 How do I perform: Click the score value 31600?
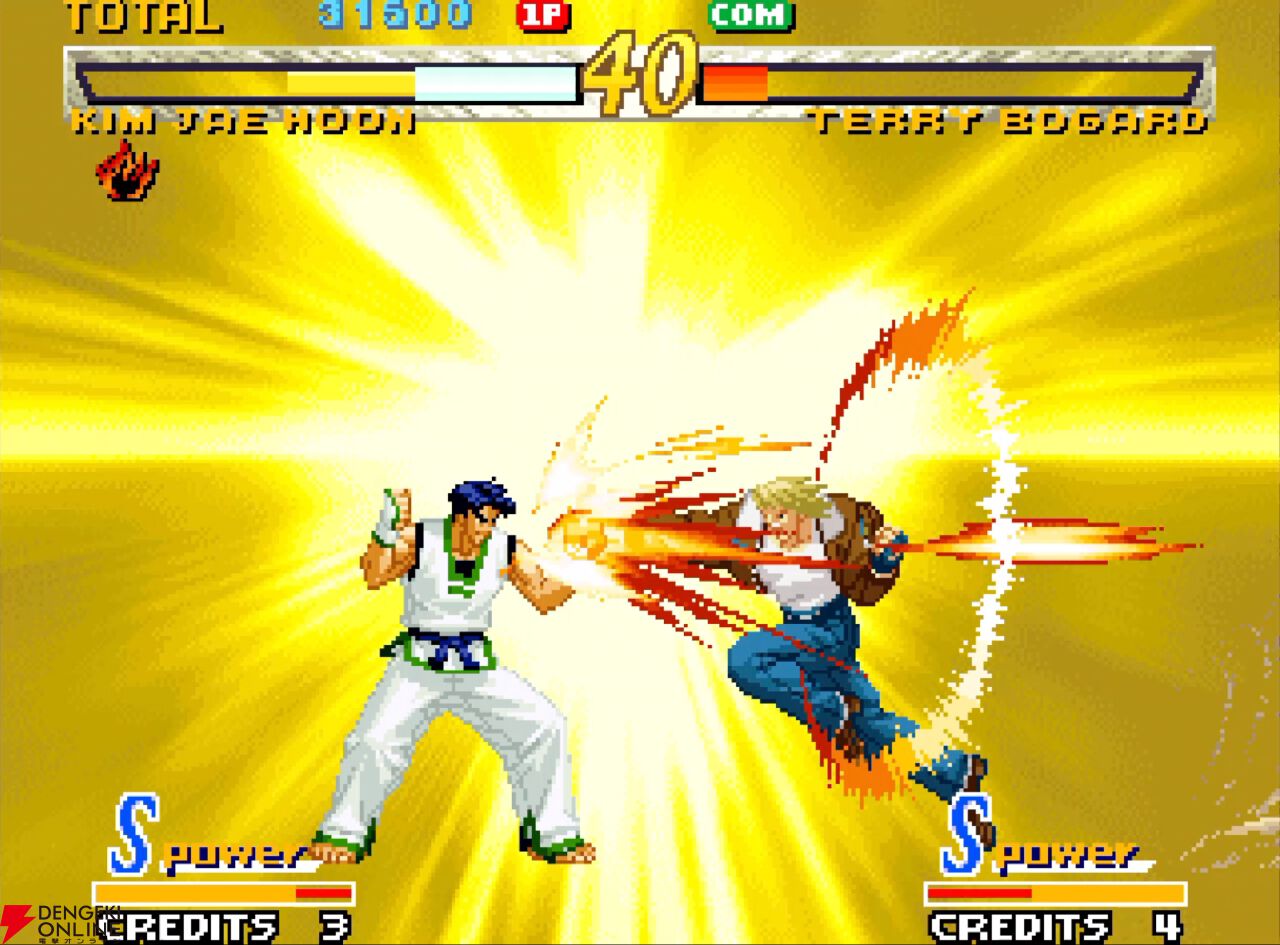coord(393,14)
